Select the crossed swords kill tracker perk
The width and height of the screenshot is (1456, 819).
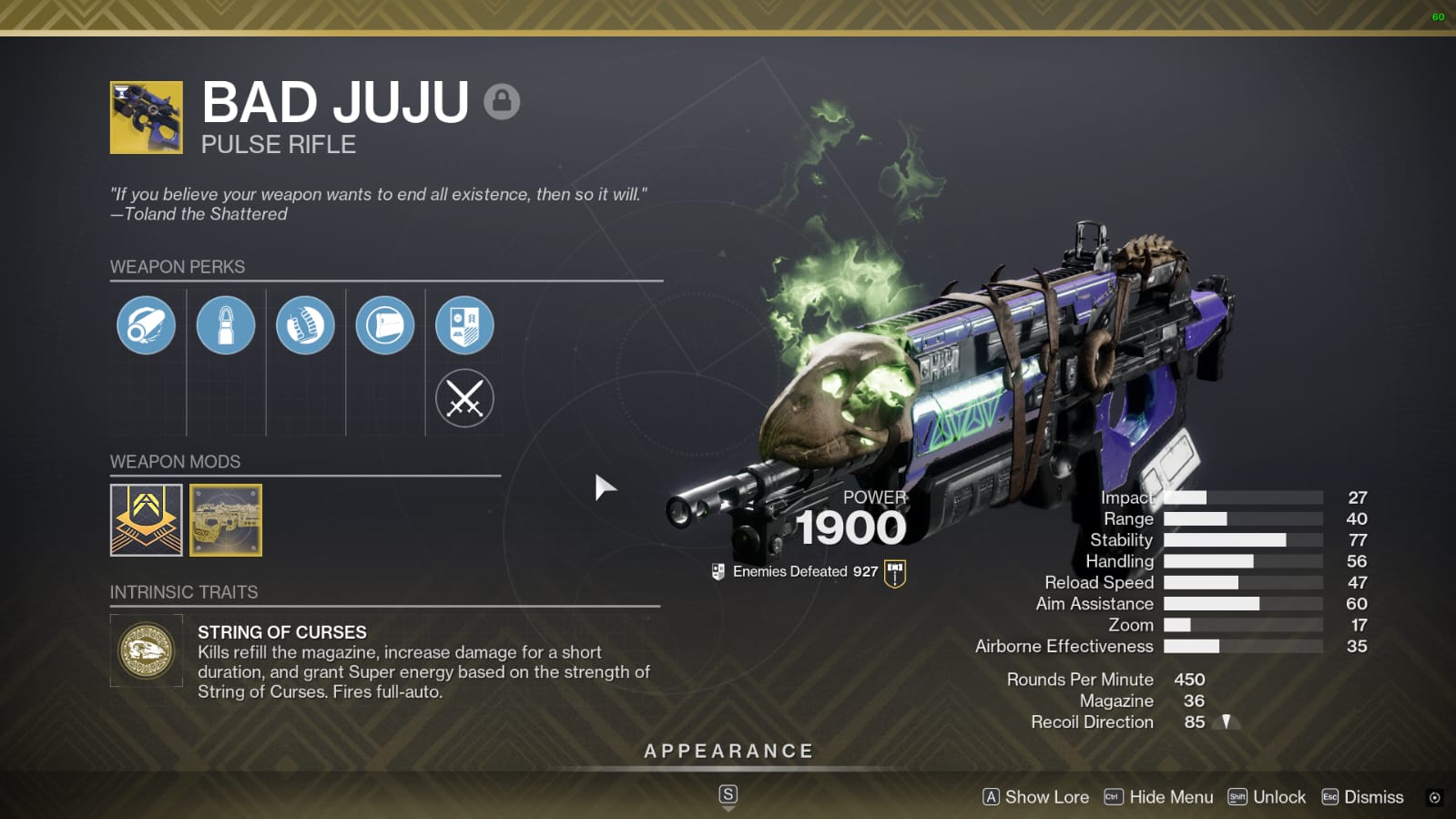point(464,398)
